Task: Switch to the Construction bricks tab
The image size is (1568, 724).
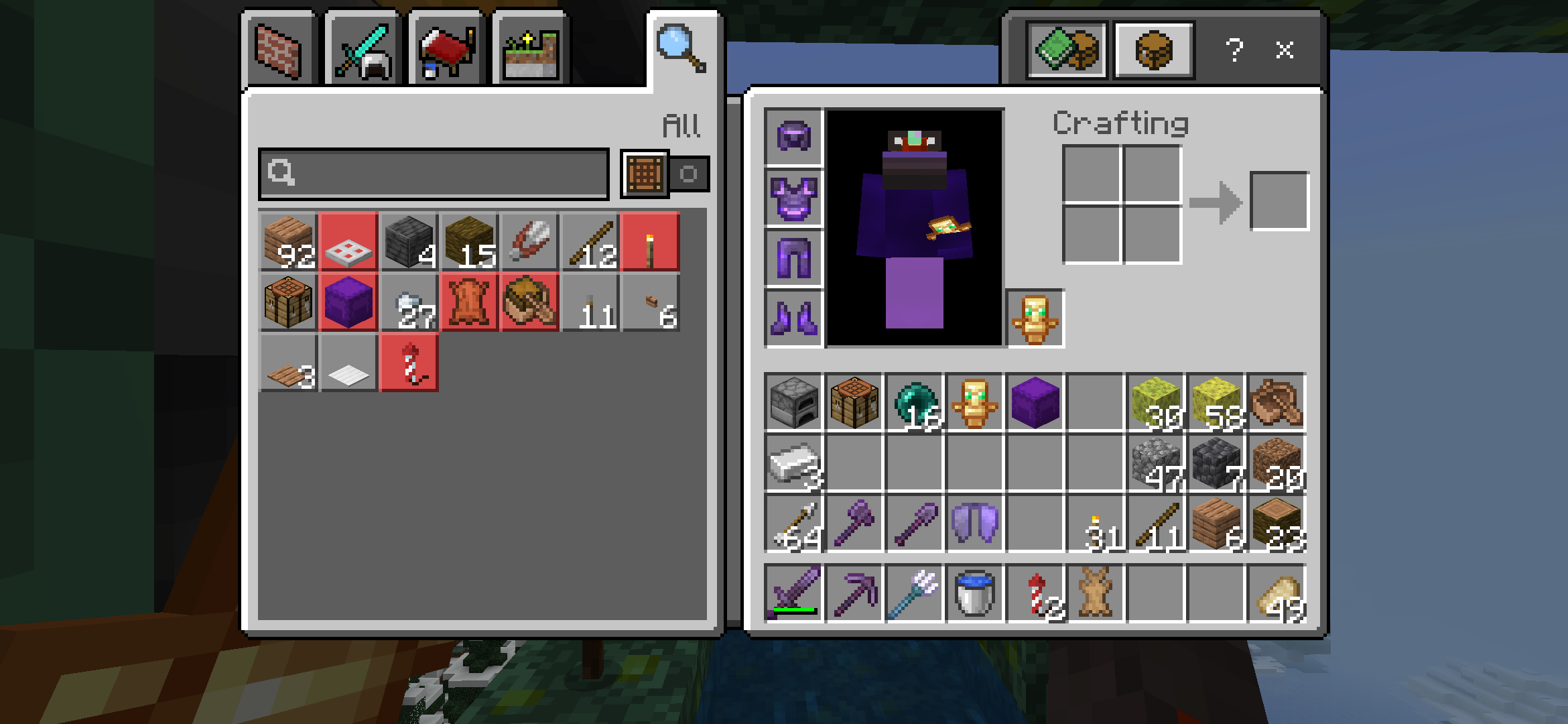Action: tap(279, 51)
